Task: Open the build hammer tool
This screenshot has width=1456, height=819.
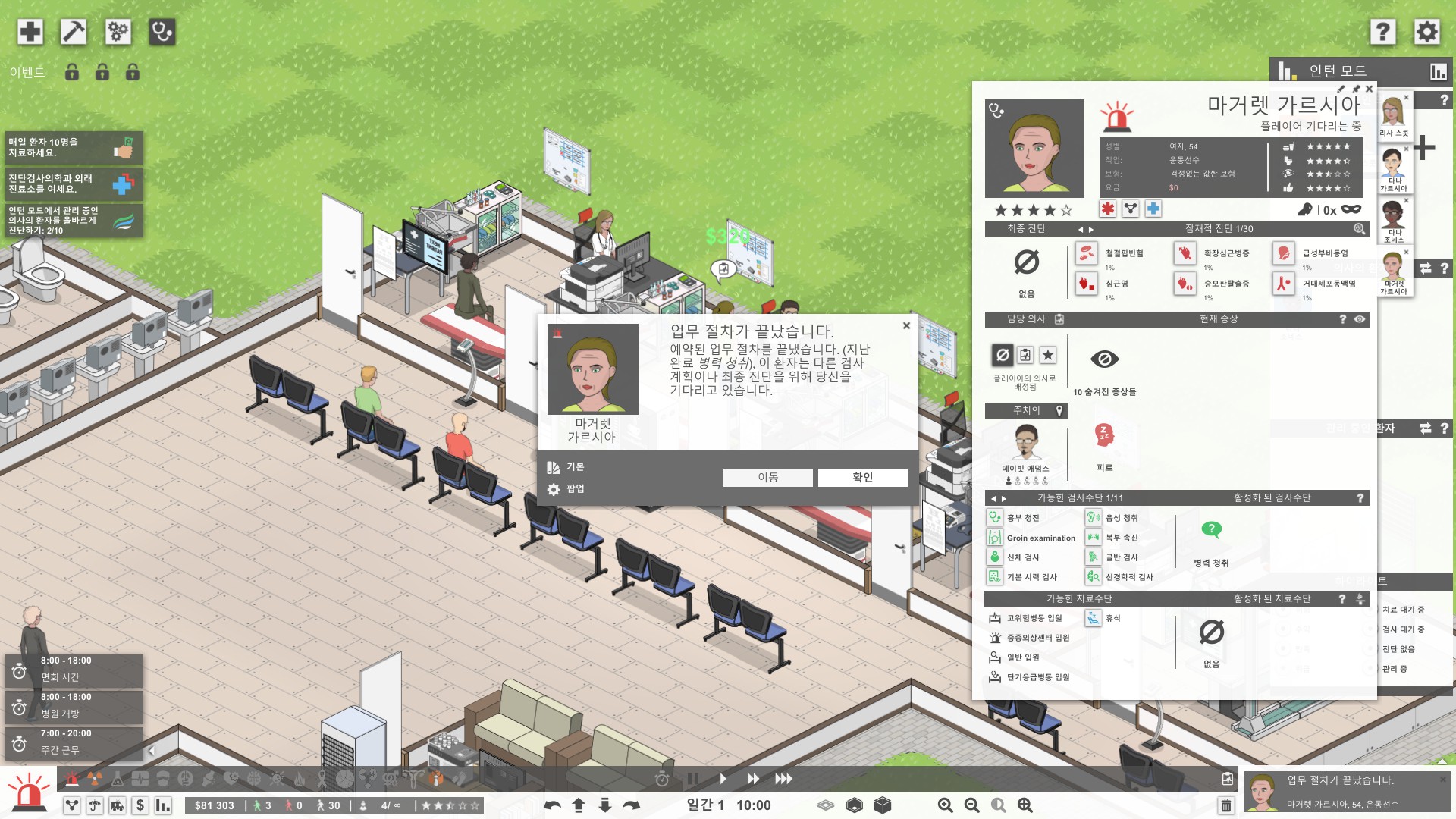Action: 74,32
